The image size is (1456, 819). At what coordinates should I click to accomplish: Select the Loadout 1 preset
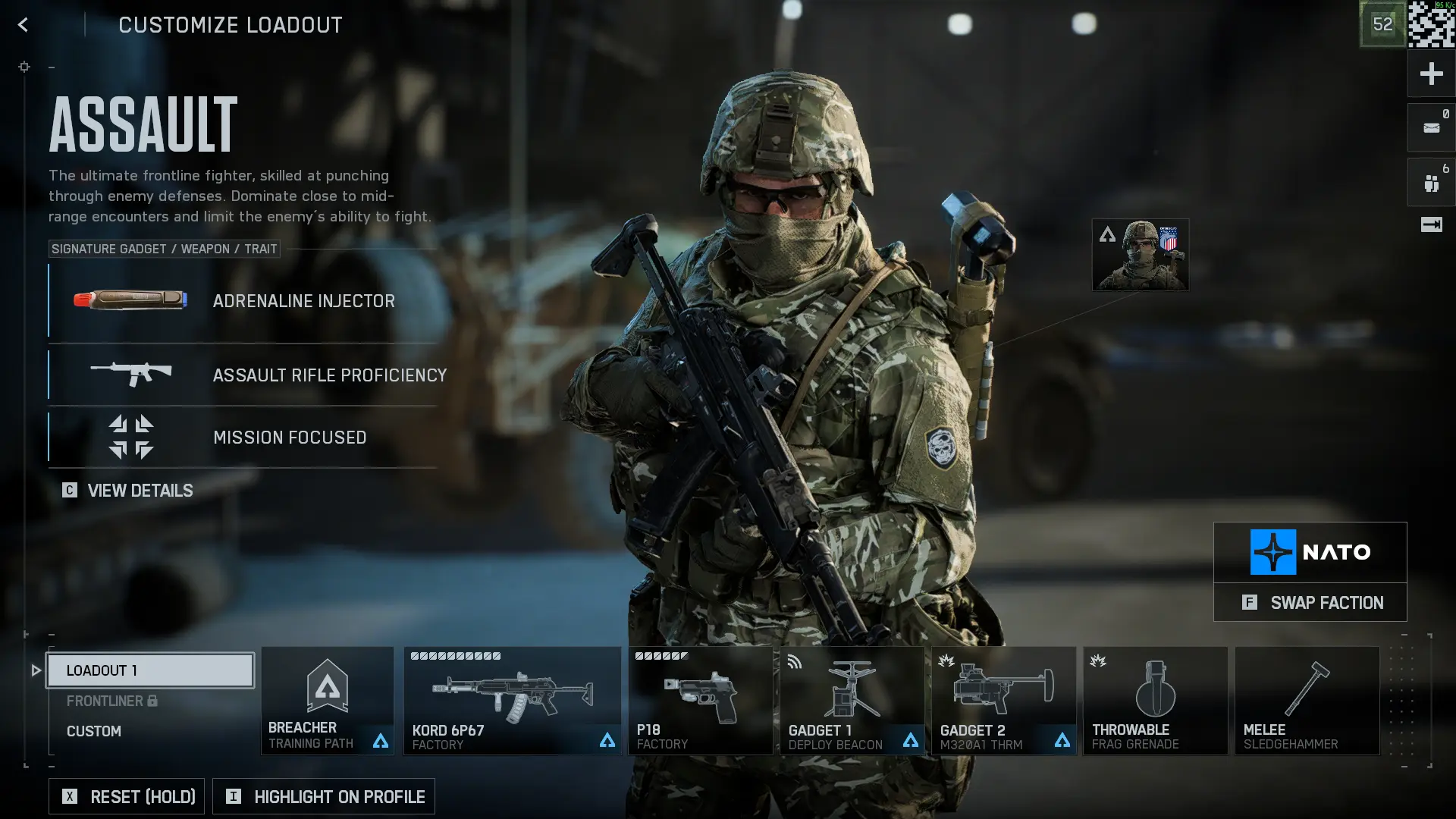click(149, 670)
